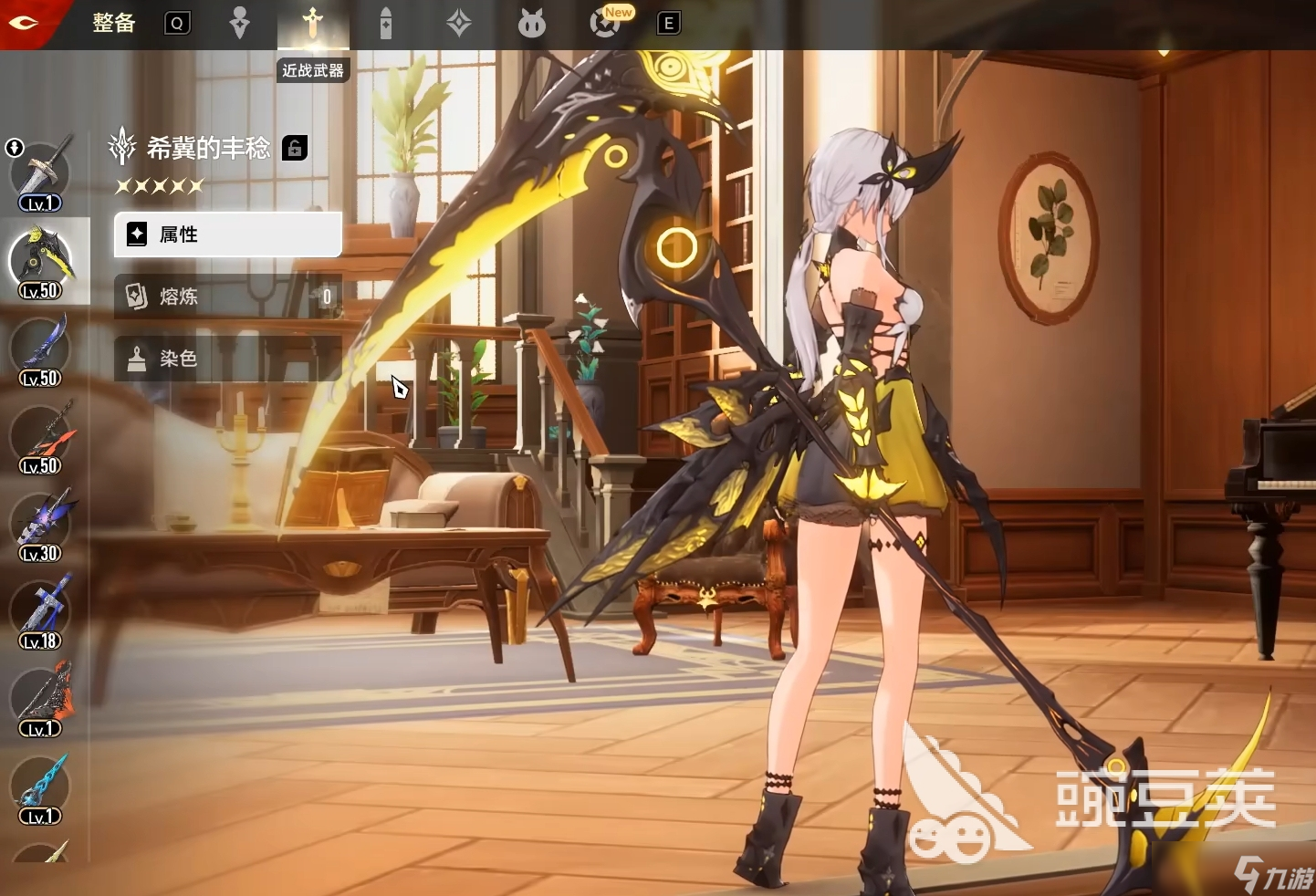
Task: Open the 整备 menu at top-left
Action: coord(113,23)
